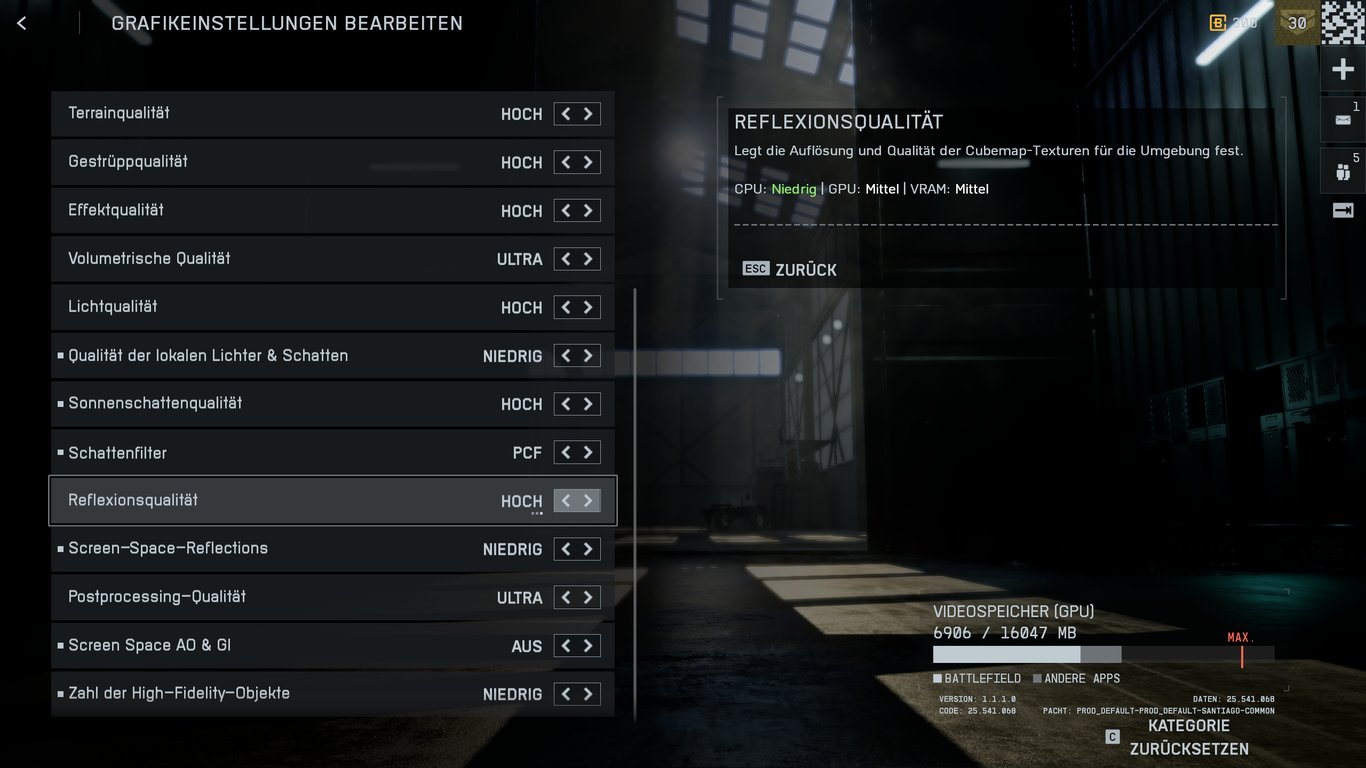Screen dimensions: 1366x768
Task: Open the squad members icon showing 5
Action: click(1342, 171)
